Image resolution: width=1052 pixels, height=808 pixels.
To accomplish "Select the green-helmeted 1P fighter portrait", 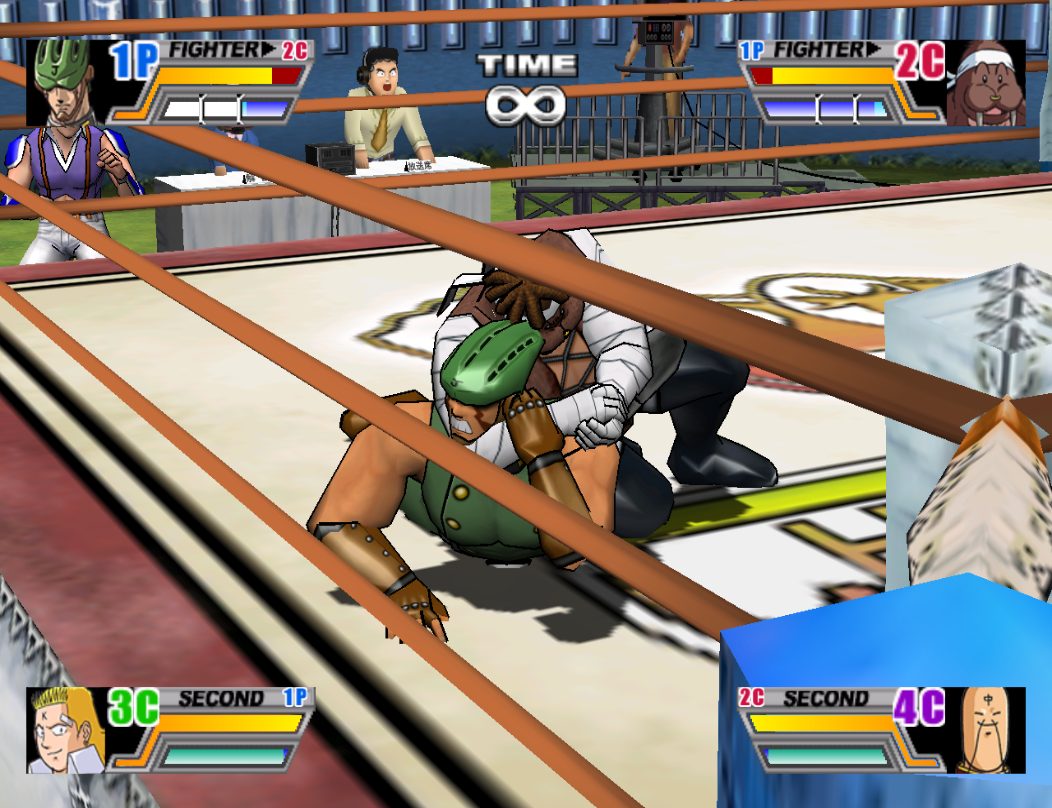I will click(x=66, y=82).
